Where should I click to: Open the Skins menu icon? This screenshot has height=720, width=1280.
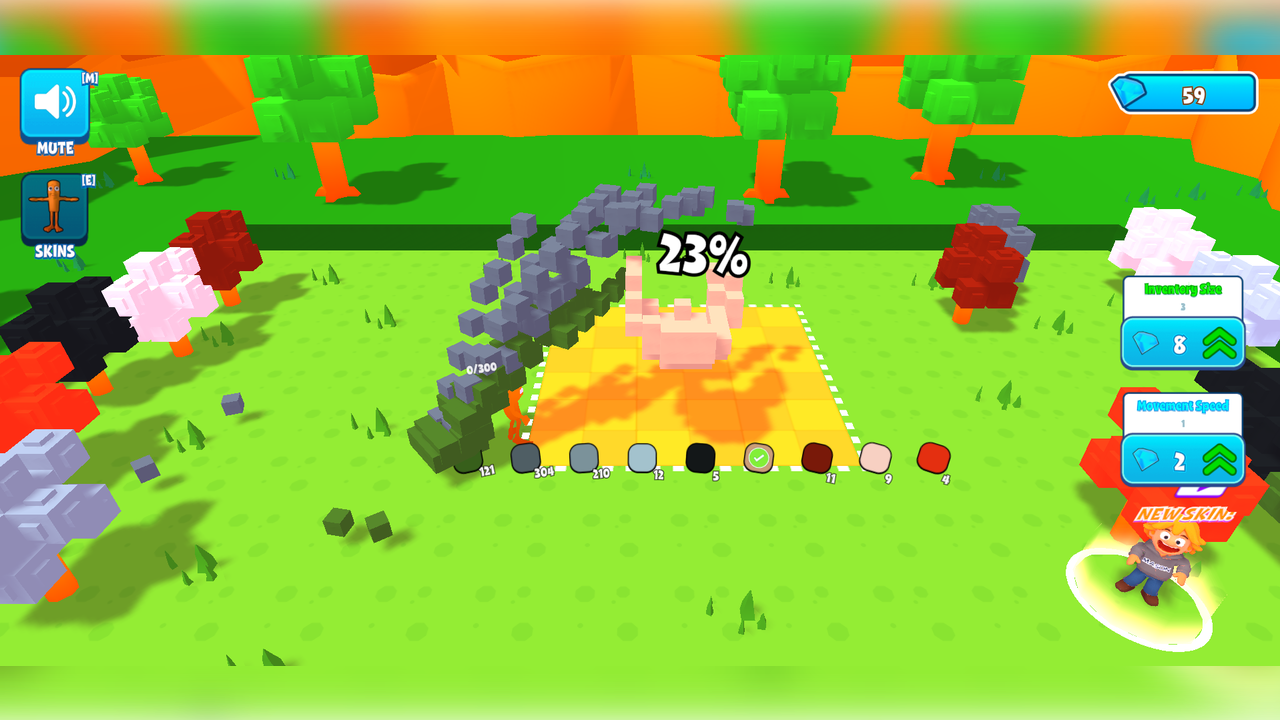coord(53,207)
